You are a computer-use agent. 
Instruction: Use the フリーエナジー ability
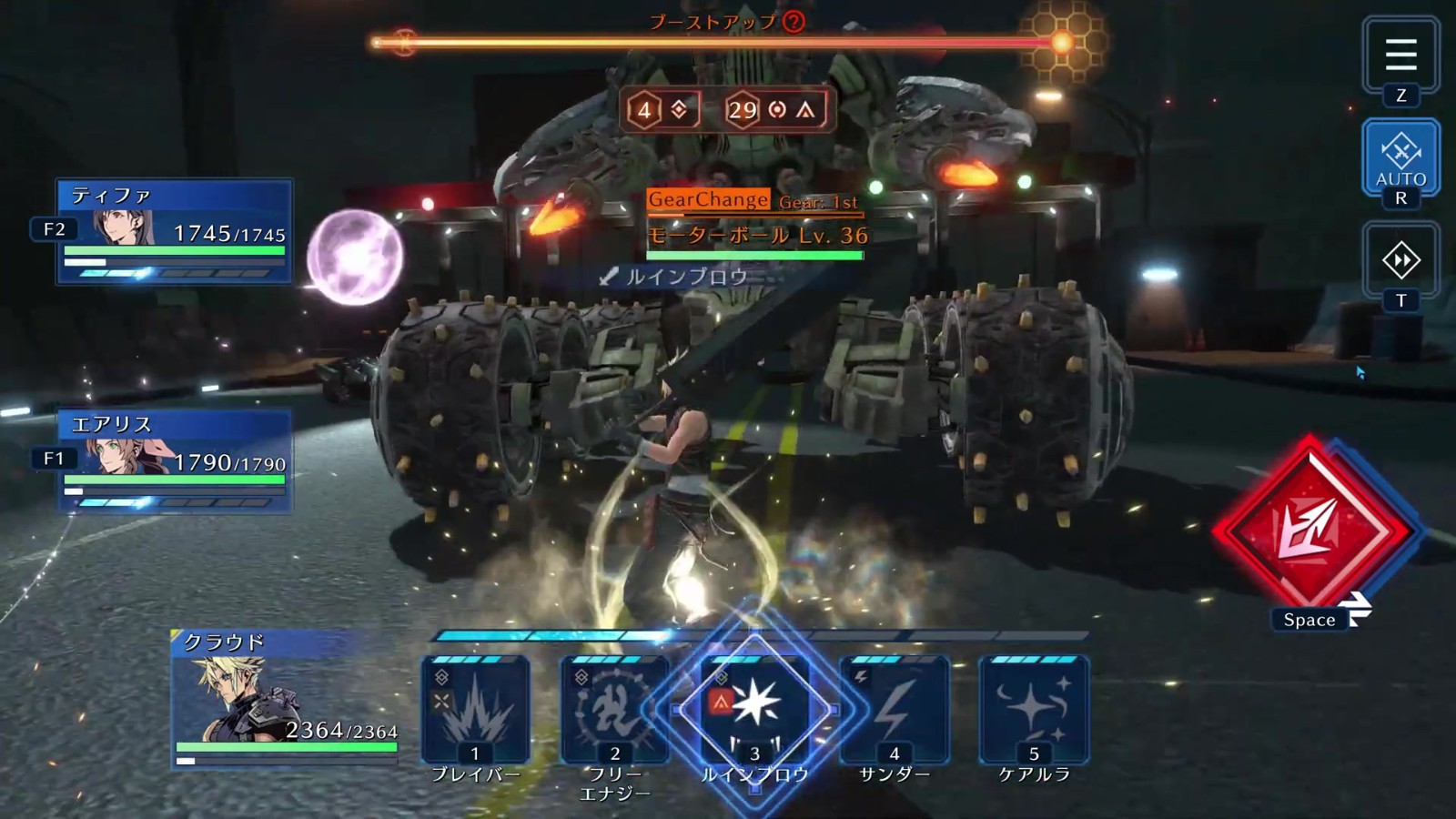(614, 710)
